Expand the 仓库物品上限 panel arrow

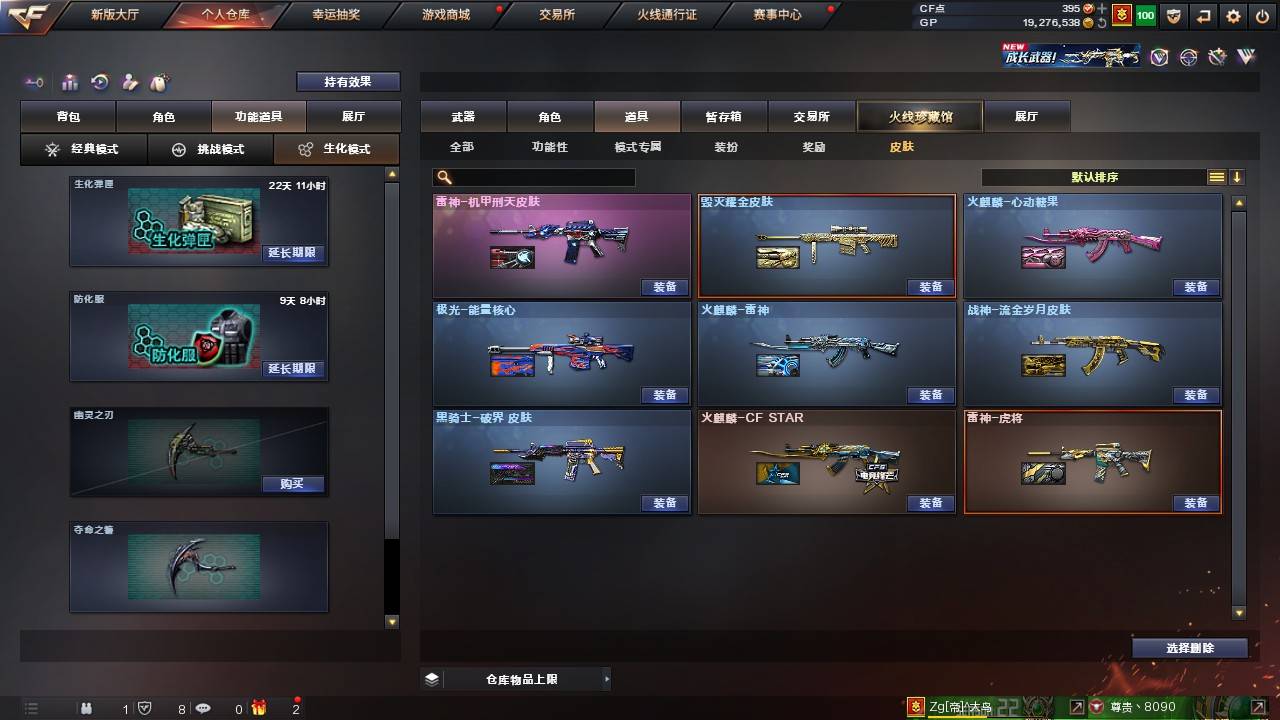point(605,677)
